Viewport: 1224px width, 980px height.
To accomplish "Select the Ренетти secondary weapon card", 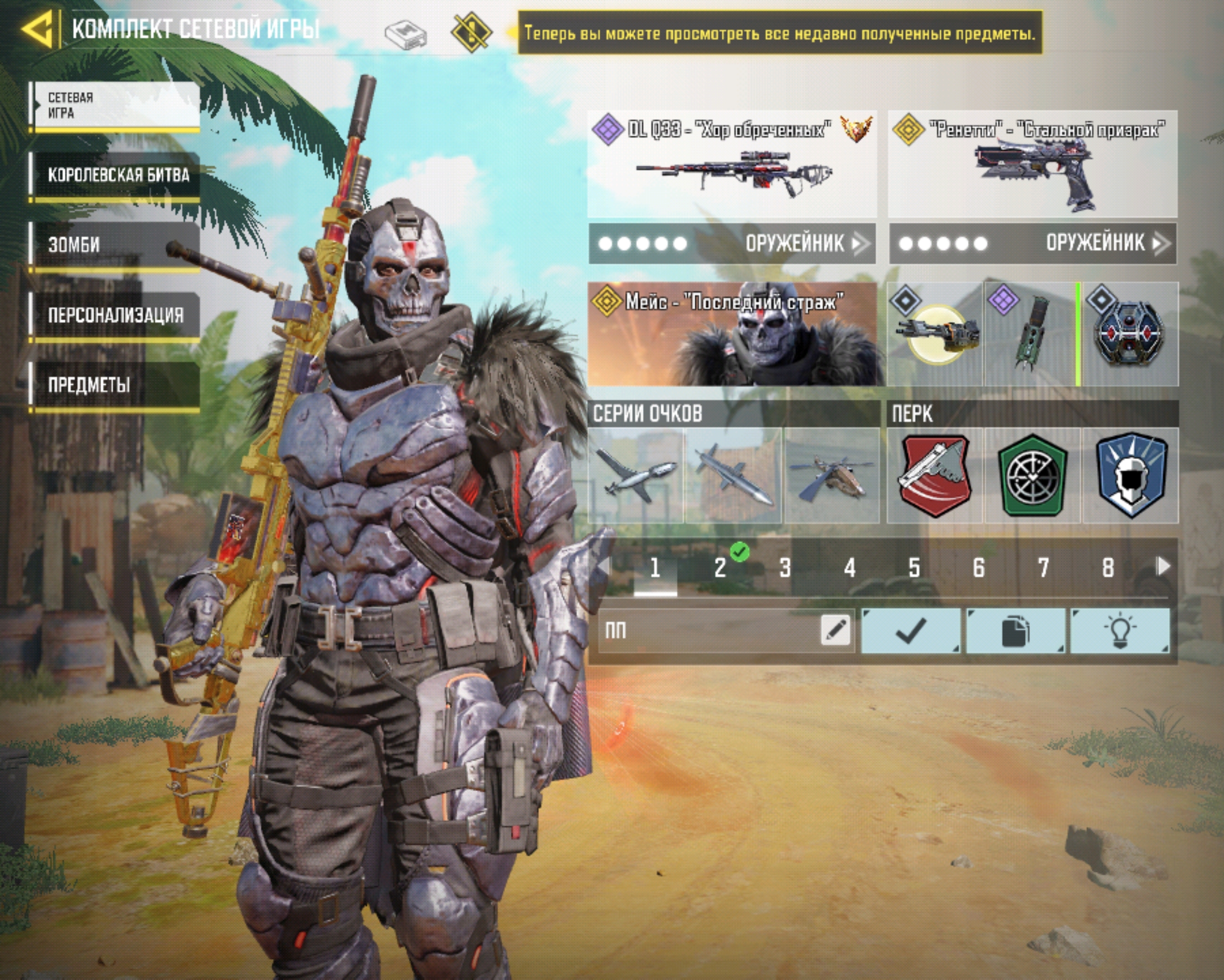I will tap(1032, 164).
